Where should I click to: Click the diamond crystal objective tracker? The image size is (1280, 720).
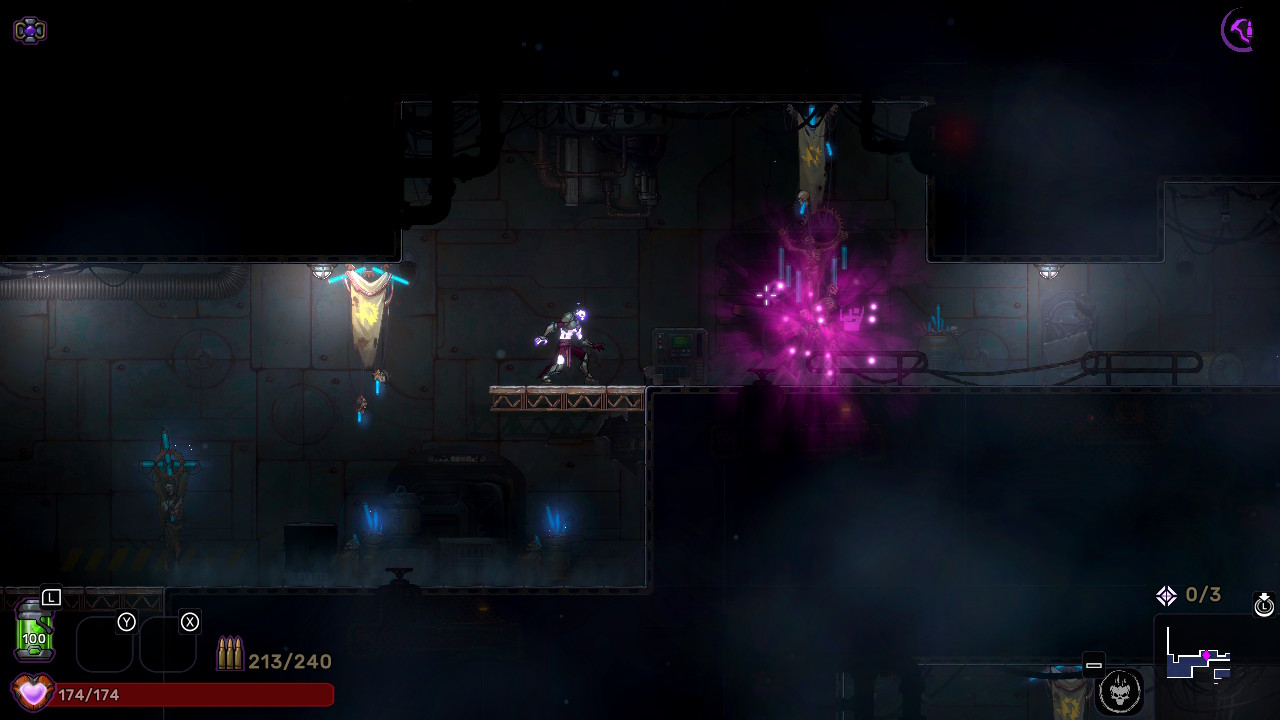(x=1167, y=596)
